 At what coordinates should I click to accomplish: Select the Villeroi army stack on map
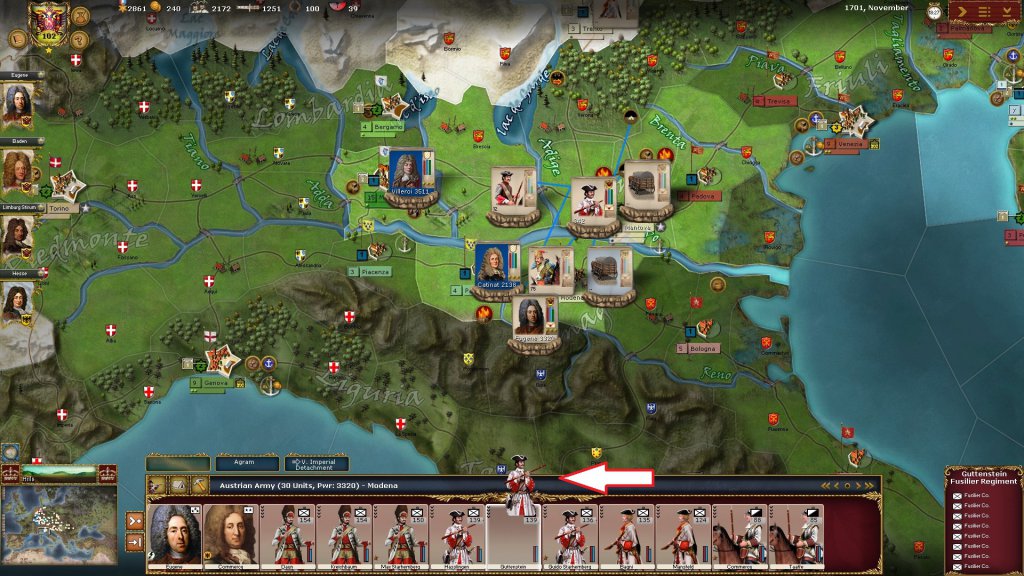[x=410, y=178]
